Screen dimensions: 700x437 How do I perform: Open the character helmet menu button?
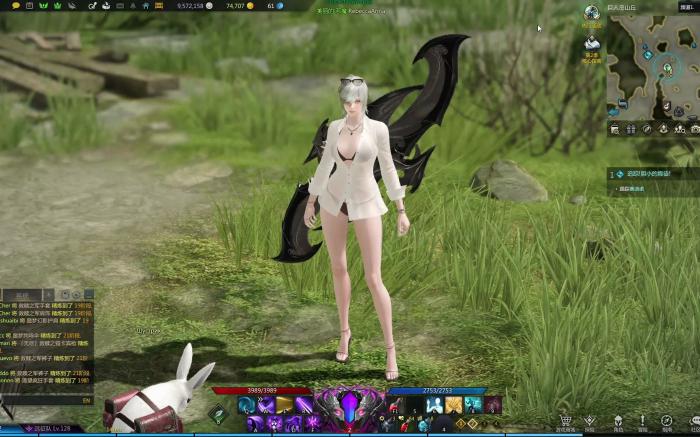pyautogui.click(x=618, y=421)
